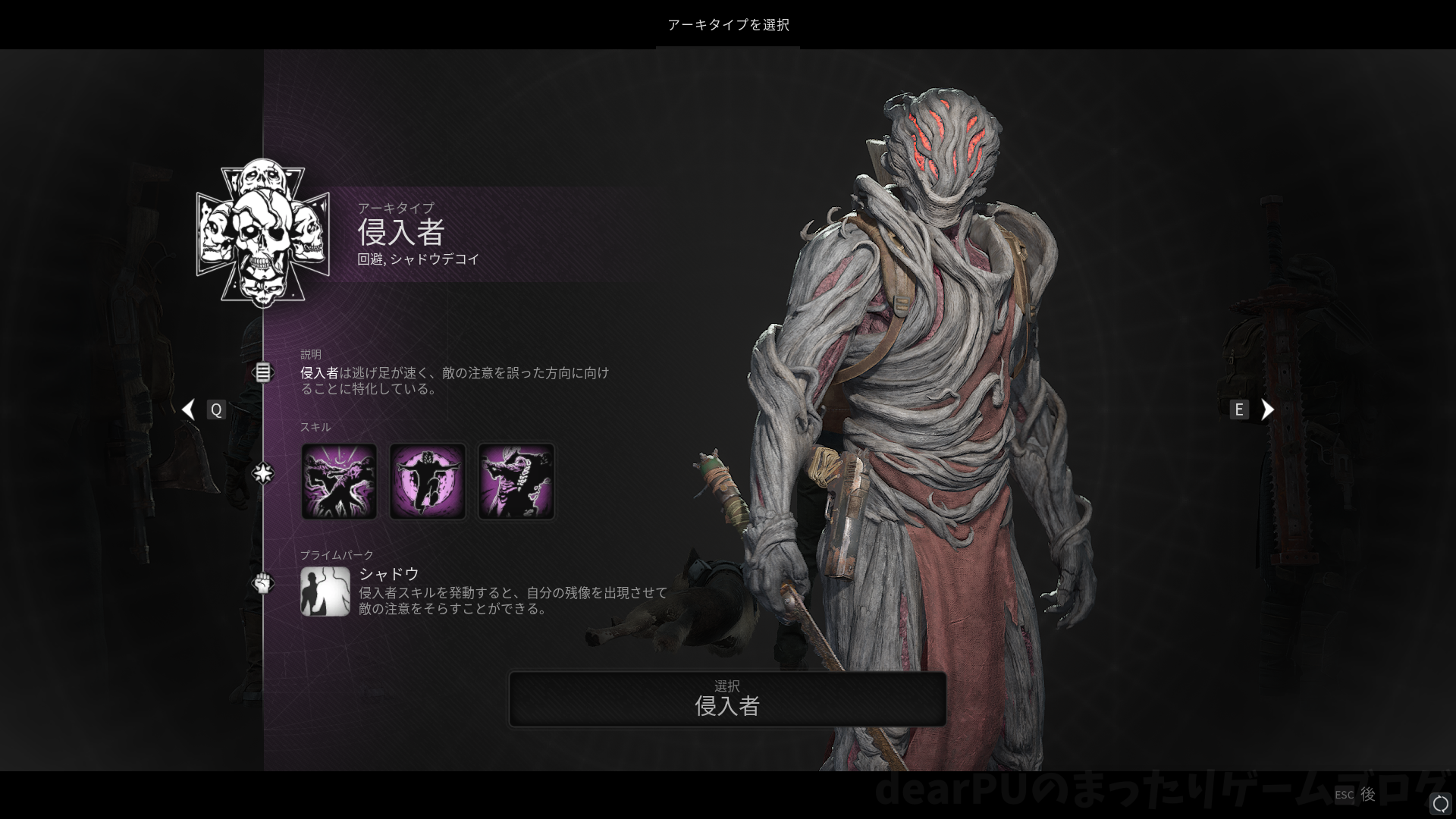Image resolution: width=1456 pixels, height=819 pixels.
Task: Select the first skill icon with dark tendrils
Action: [x=339, y=482]
